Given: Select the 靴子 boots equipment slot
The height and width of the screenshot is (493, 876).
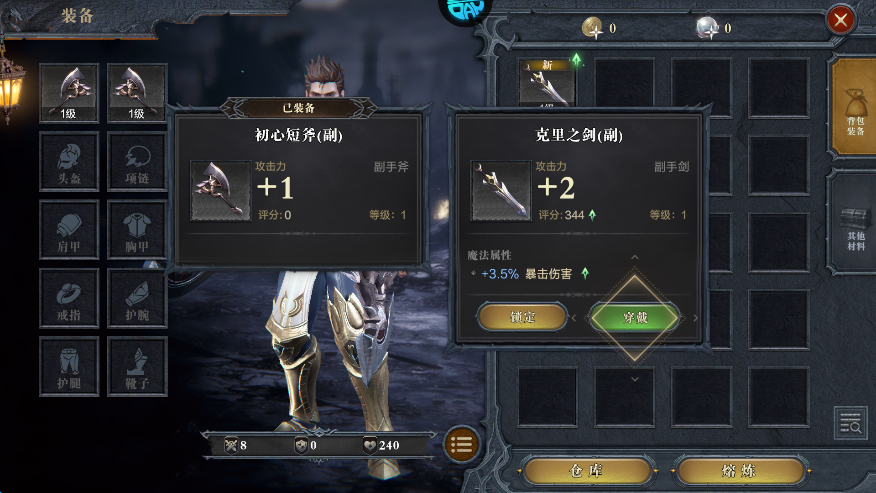Looking at the screenshot, I should pos(137,366).
